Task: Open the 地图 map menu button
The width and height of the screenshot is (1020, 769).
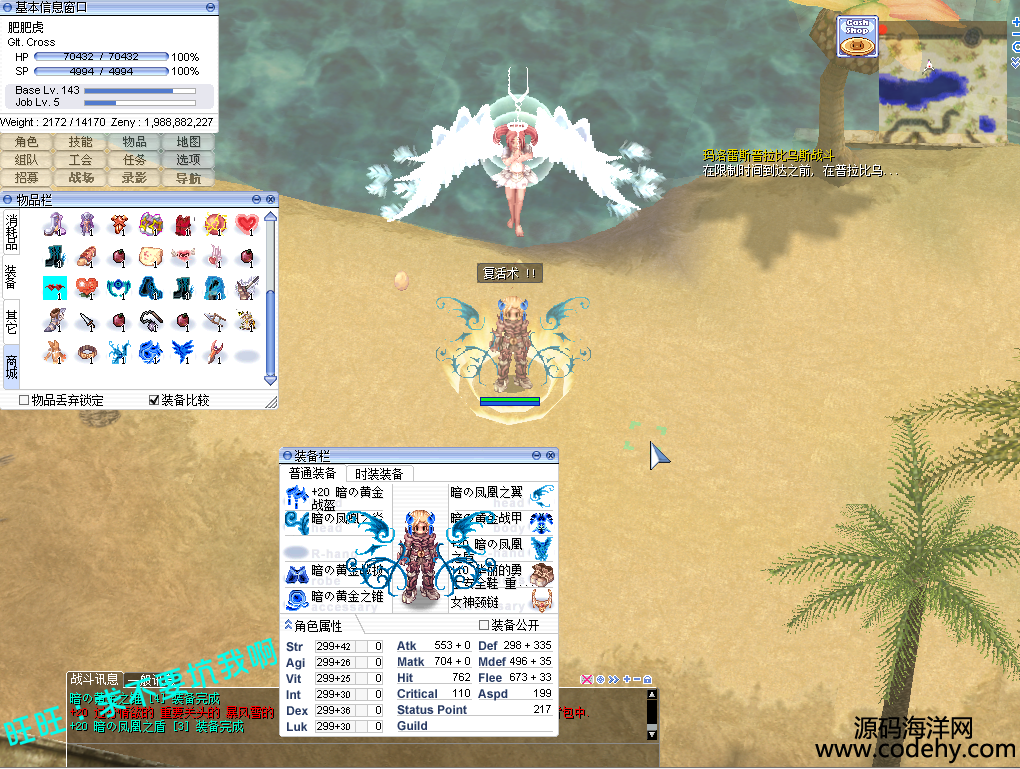Action: 188,142
